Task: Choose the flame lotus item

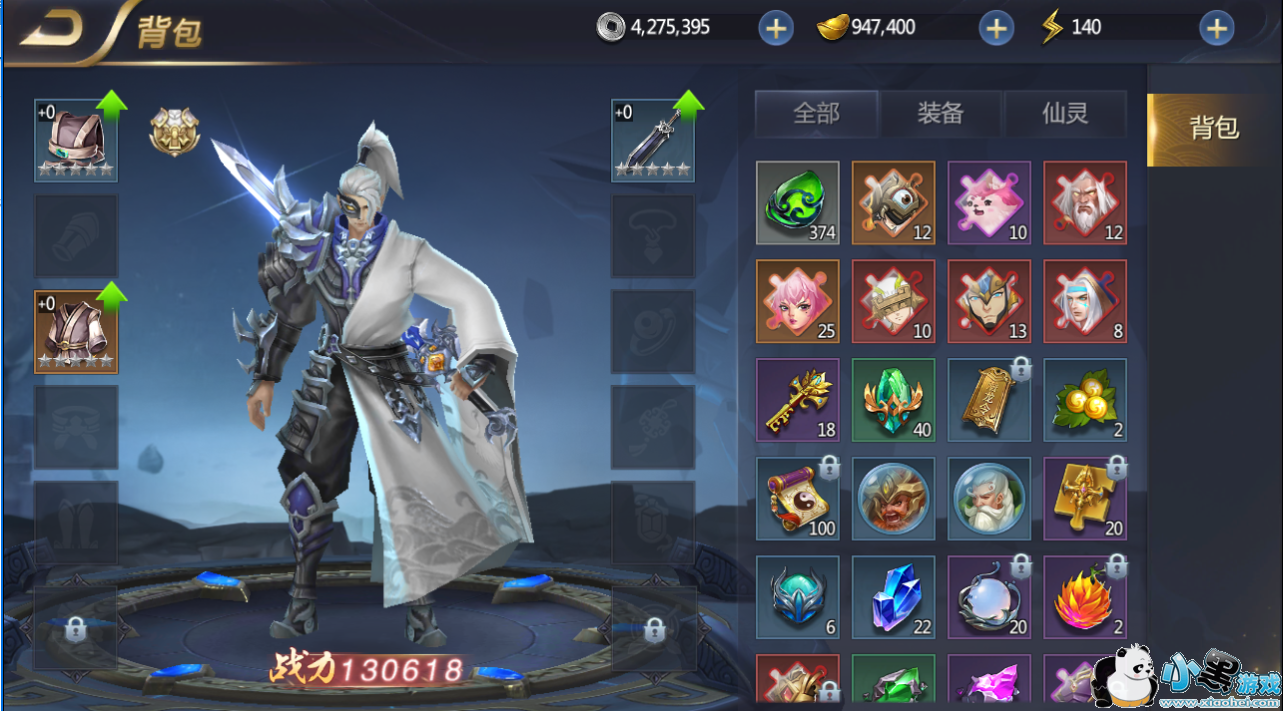Action: click(x=1085, y=597)
